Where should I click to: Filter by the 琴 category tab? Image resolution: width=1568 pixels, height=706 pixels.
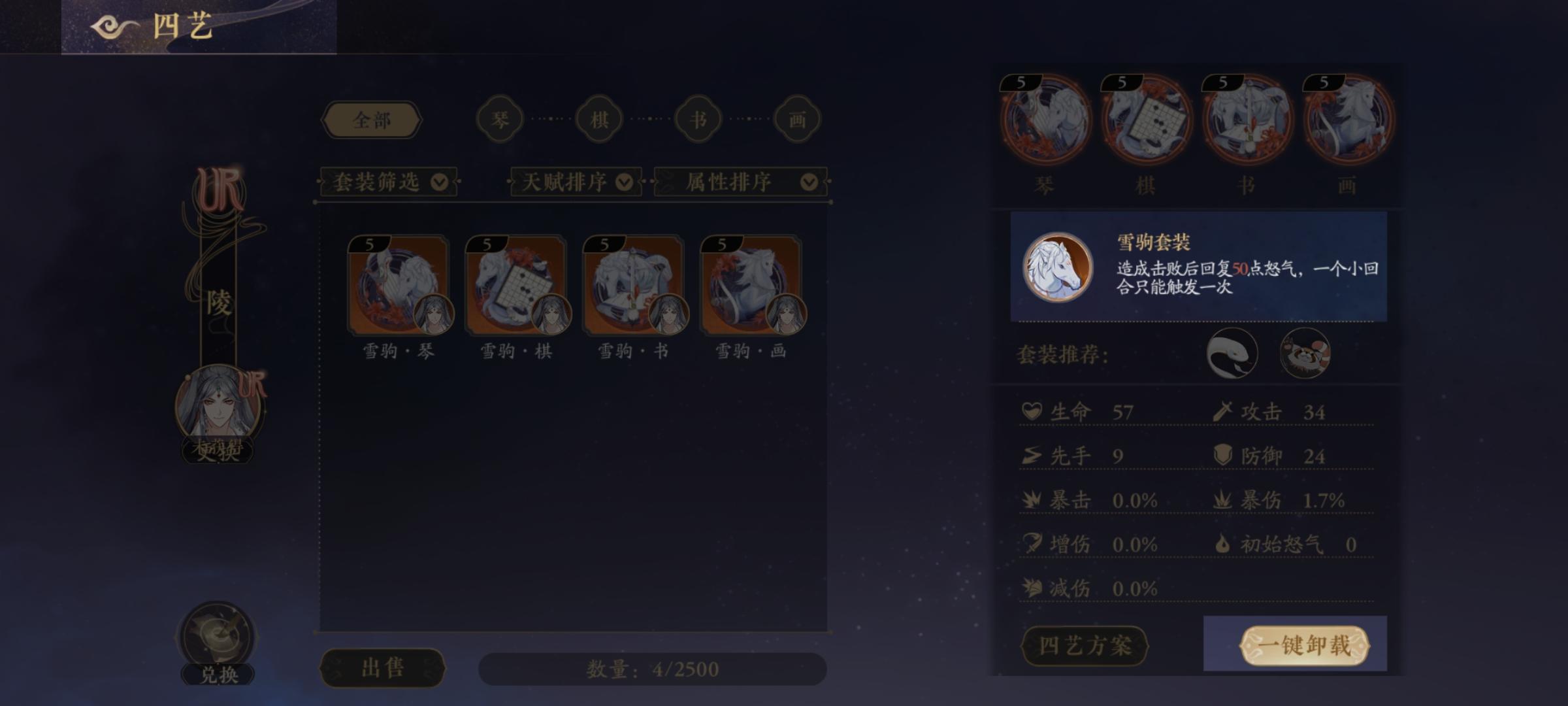[500, 118]
